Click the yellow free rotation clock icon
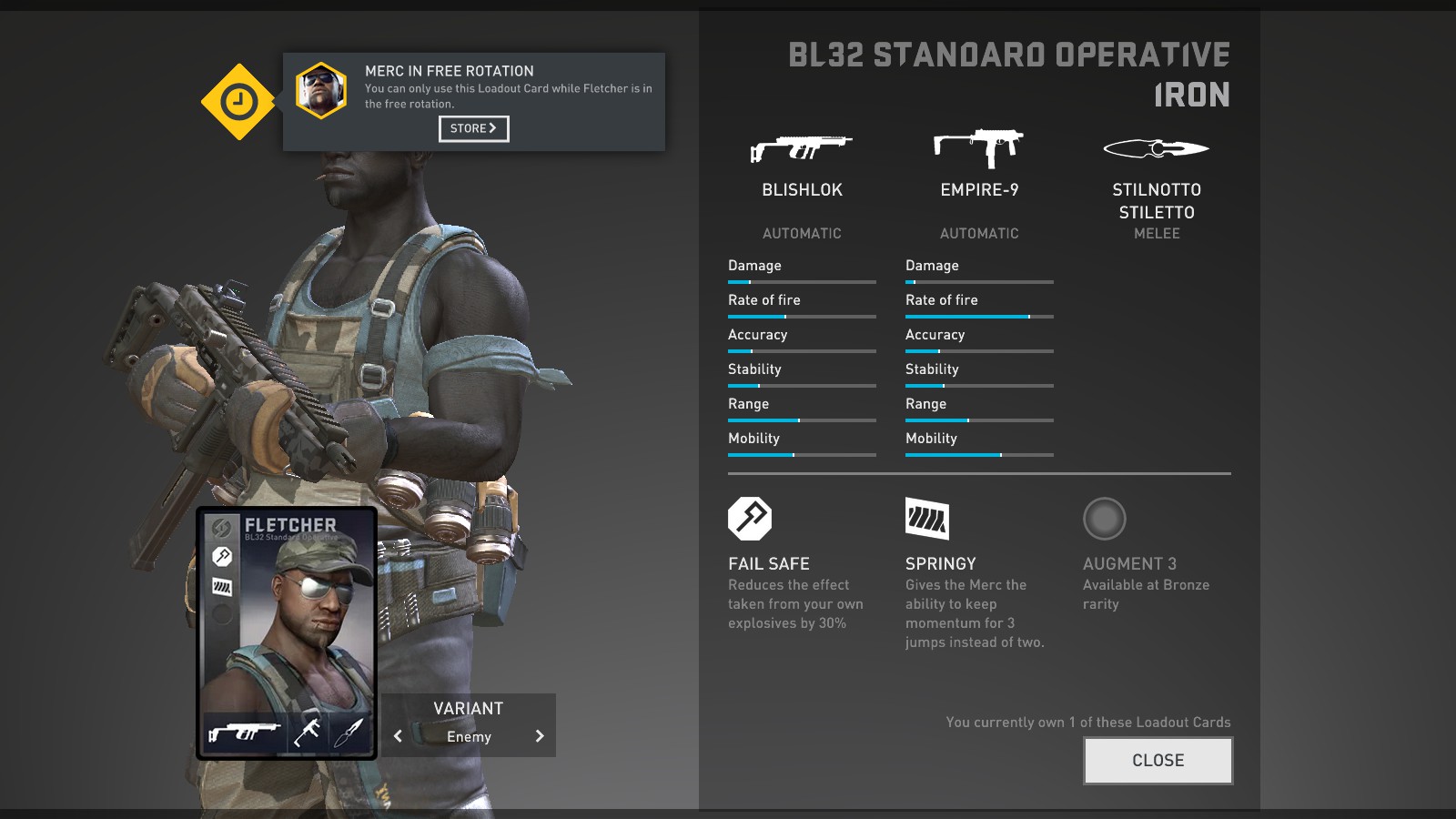The image size is (1456, 819). pyautogui.click(x=238, y=101)
